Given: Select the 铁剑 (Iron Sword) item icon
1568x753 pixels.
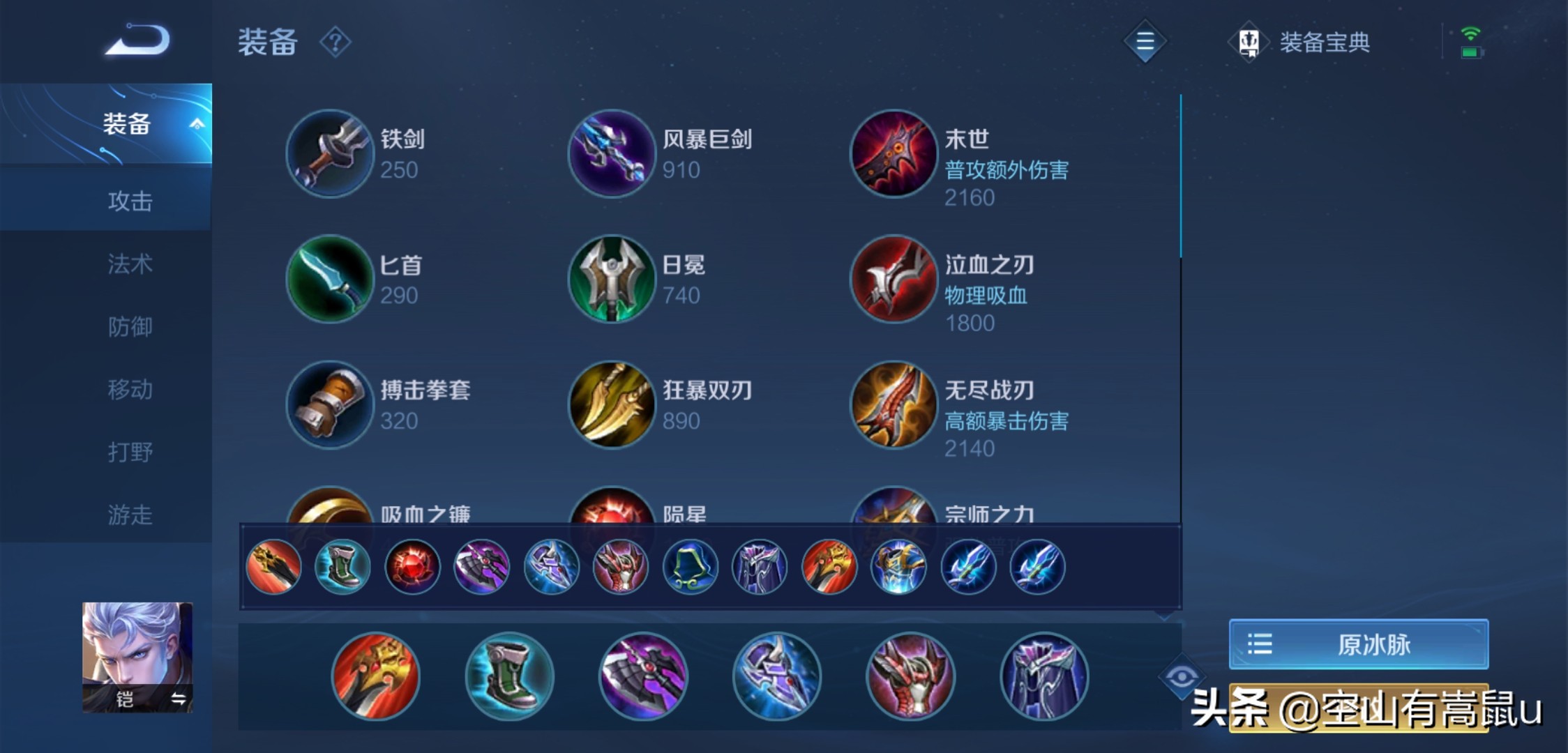Looking at the screenshot, I should click(329, 153).
